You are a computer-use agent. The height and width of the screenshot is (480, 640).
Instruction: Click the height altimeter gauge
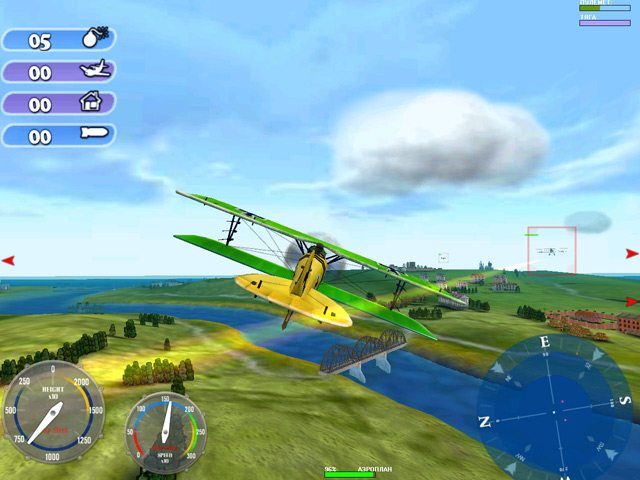coord(53,410)
